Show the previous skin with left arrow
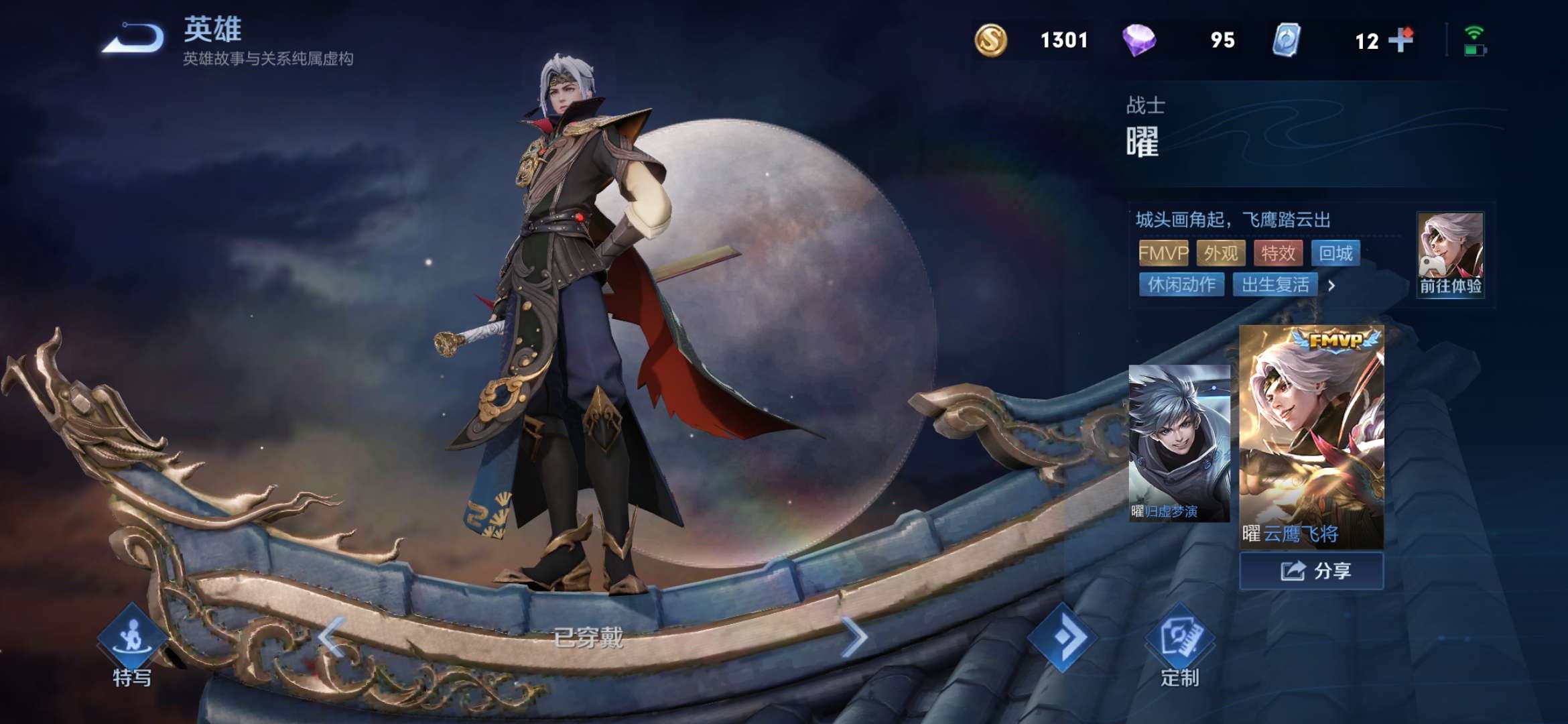The image size is (1568, 724). [x=332, y=636]
